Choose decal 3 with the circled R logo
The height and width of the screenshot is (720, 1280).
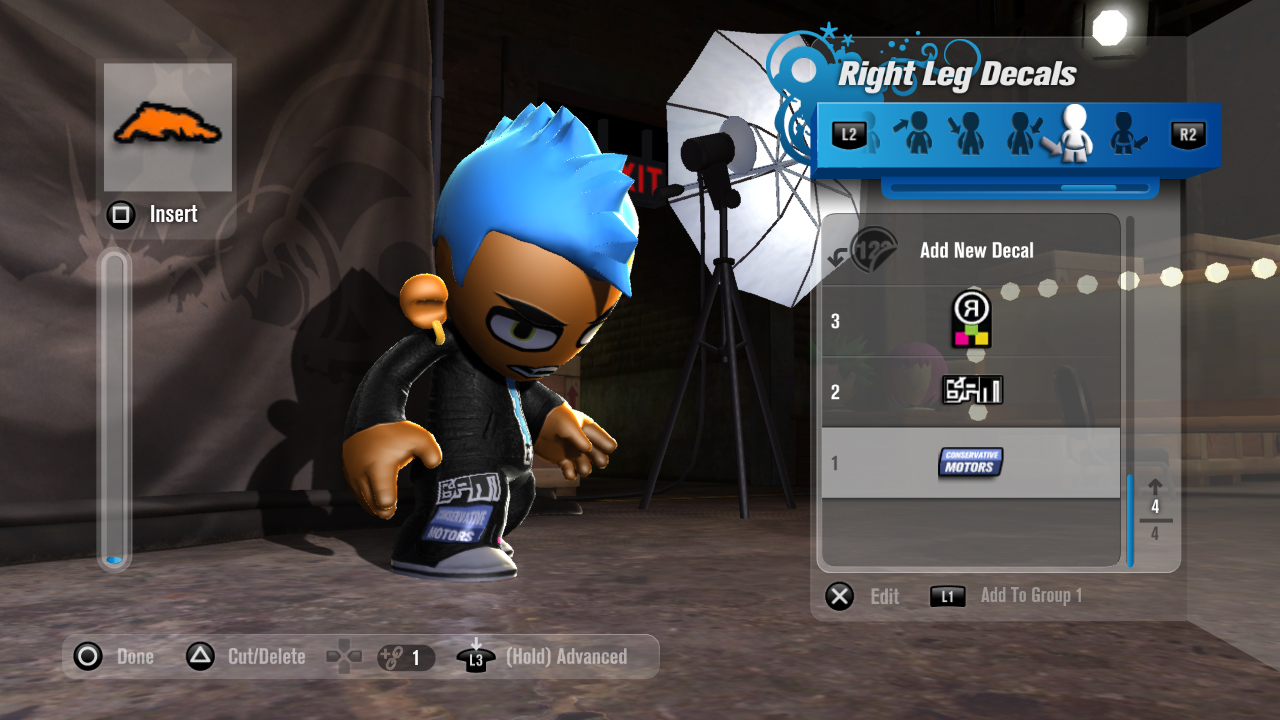[x=970, y=321]
